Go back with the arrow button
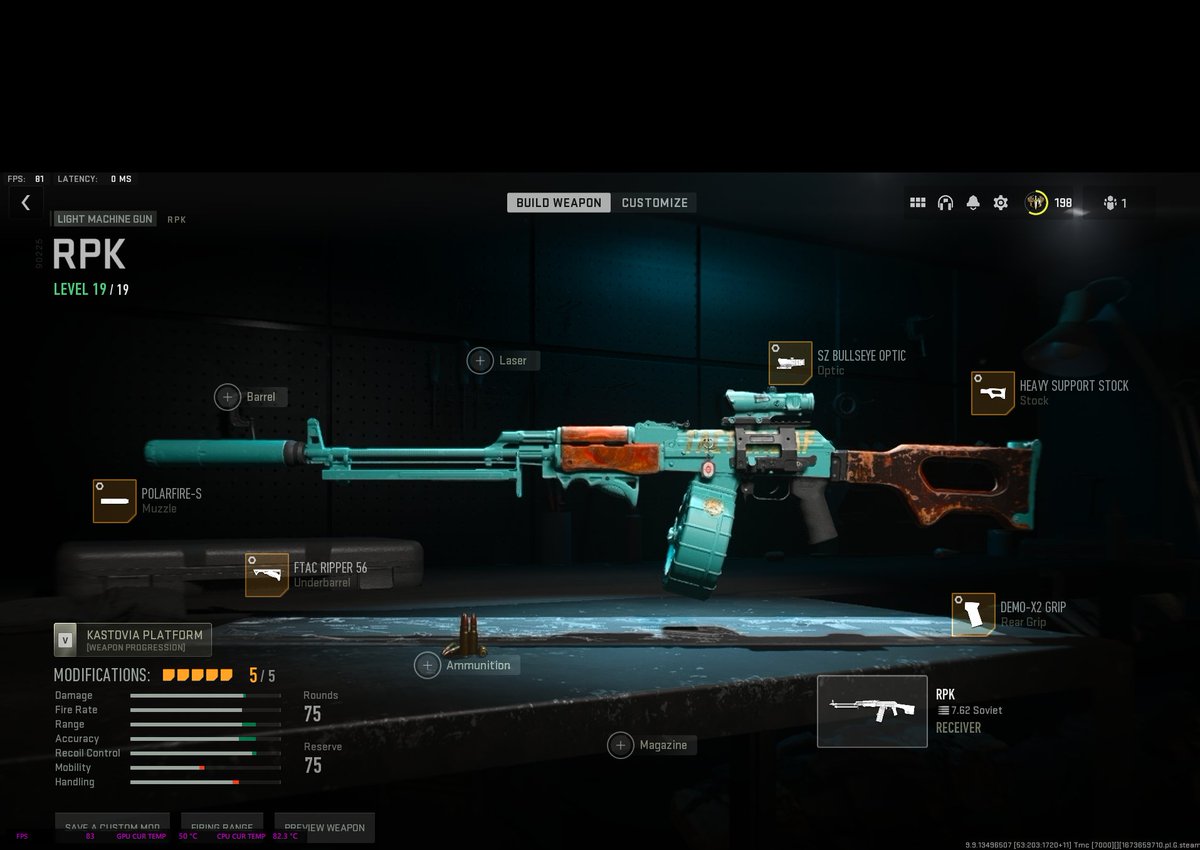Screen dimensions: 1200x850 (25, 203)
